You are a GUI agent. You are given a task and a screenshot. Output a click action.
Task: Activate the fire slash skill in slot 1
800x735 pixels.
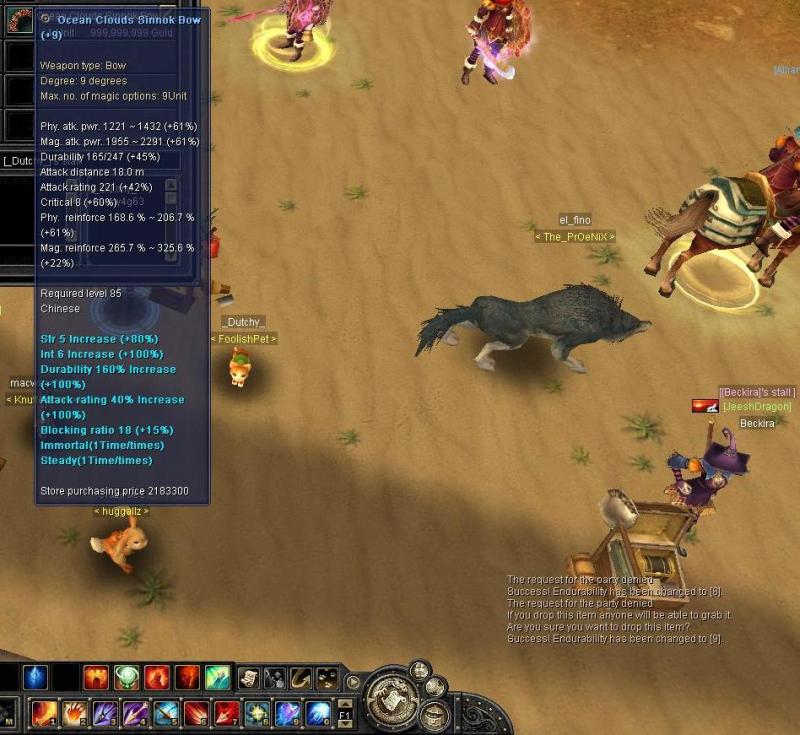pos(45,713)
